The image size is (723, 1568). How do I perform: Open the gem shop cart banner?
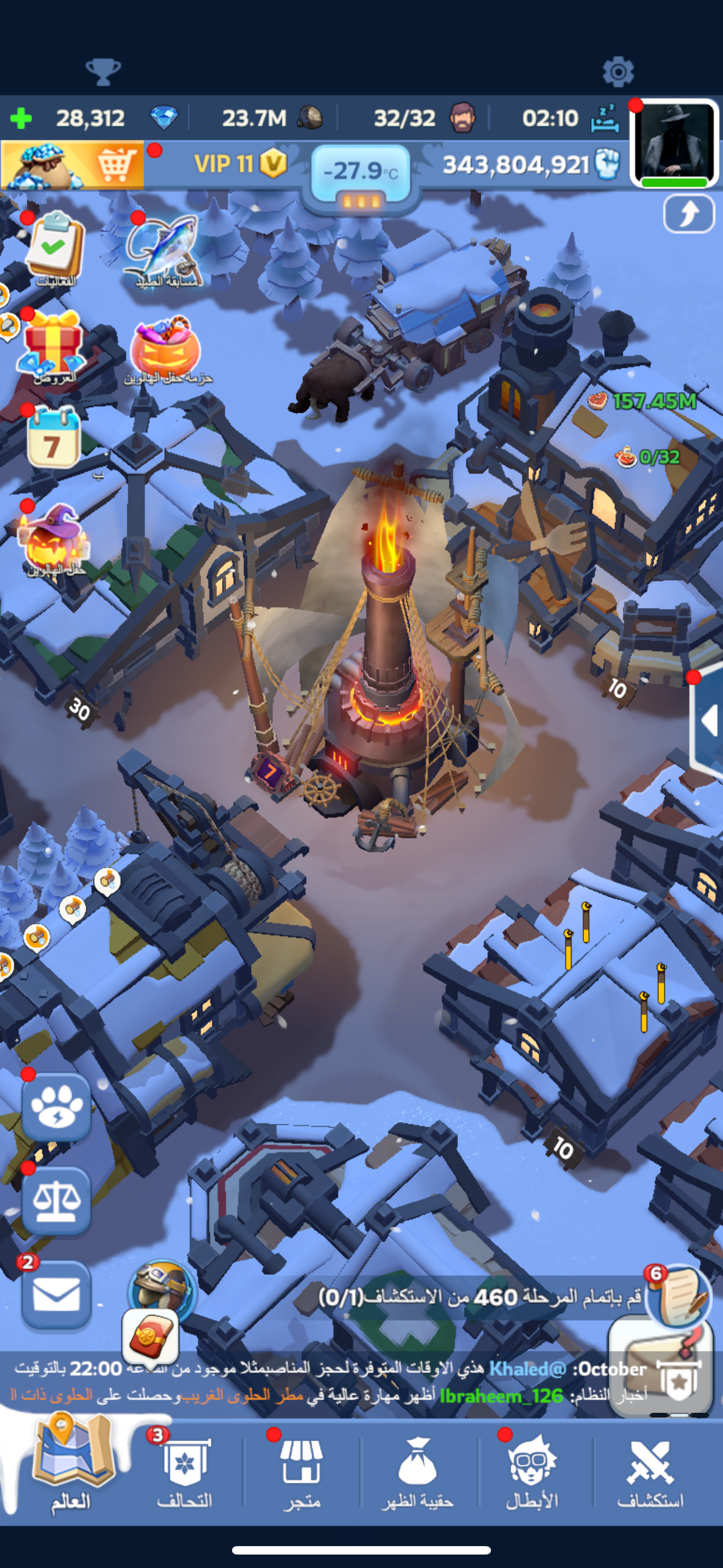point(72,165)
